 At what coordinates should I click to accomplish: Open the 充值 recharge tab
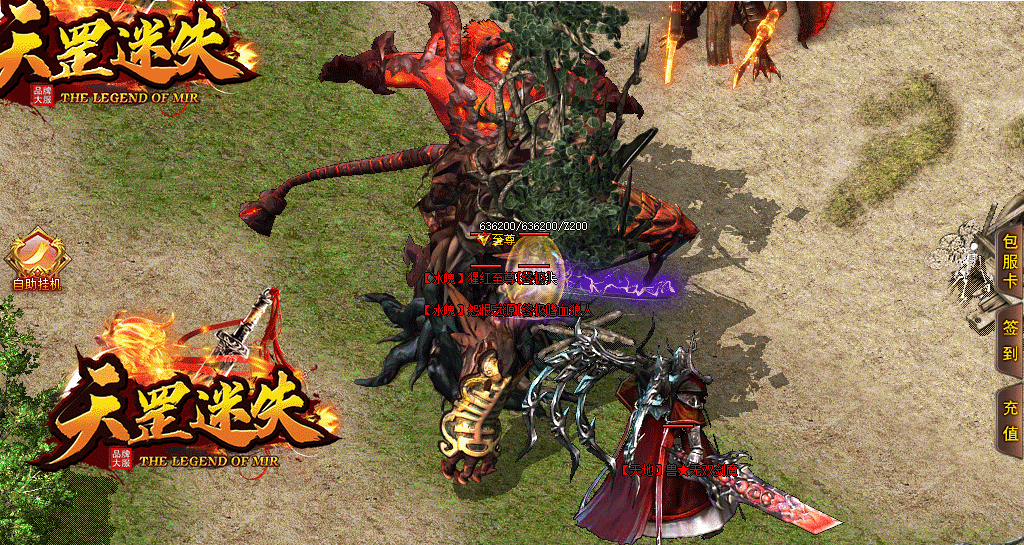1010,422
